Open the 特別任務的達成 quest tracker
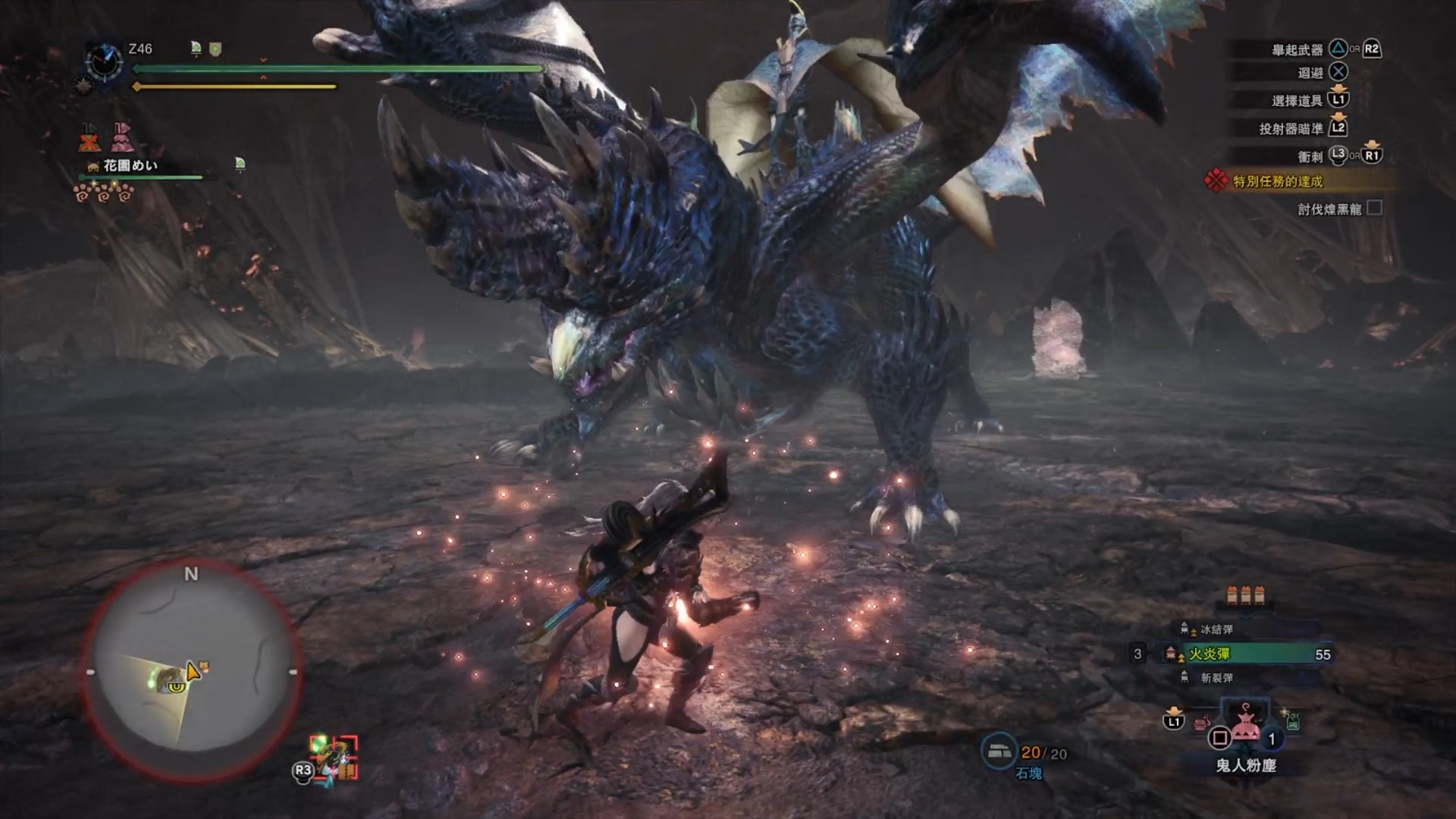The height and width of the screenshot is (819, 1456). click(x=1277, y=181)
